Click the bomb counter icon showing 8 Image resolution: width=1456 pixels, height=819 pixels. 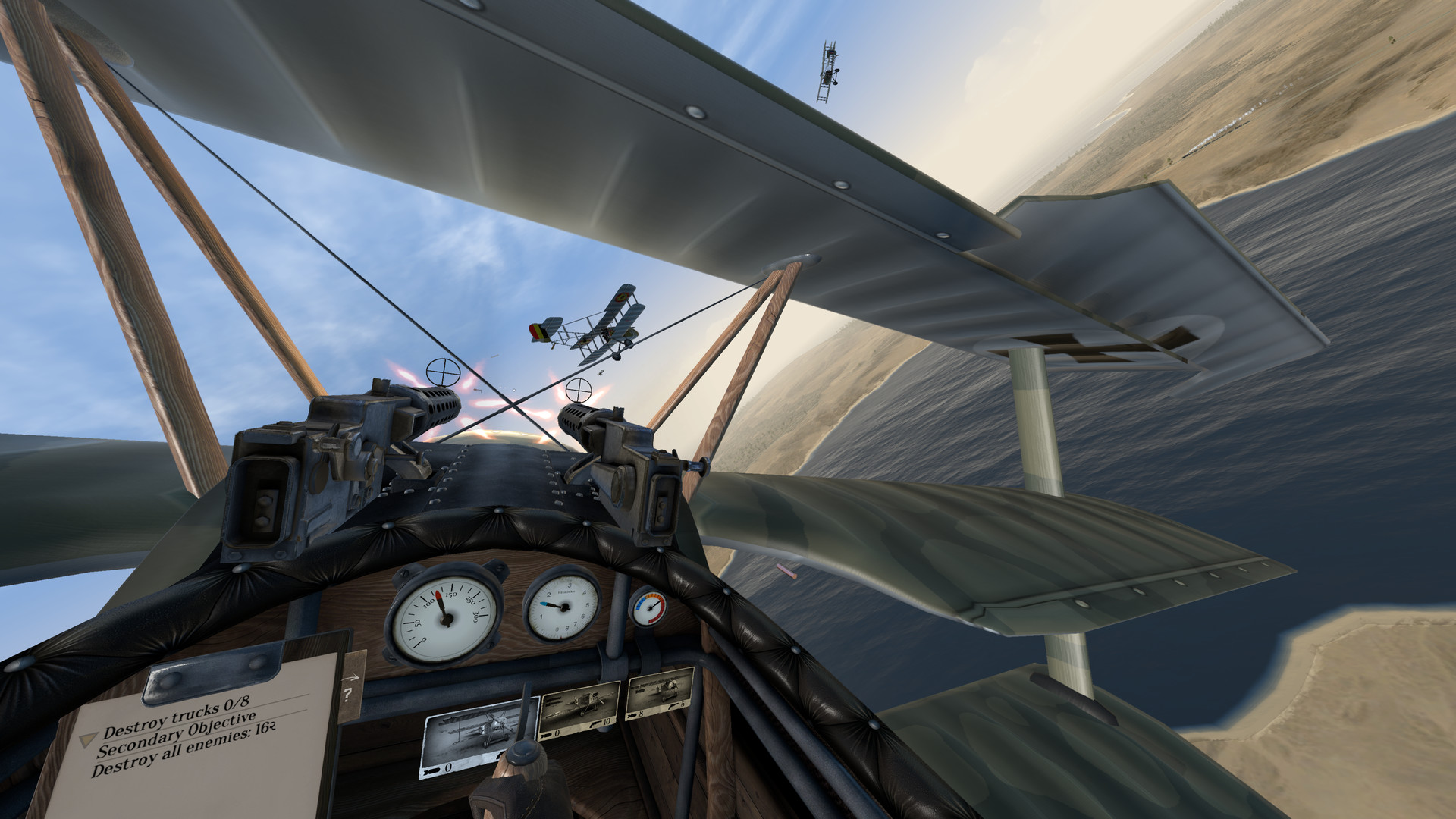[630, 715]
